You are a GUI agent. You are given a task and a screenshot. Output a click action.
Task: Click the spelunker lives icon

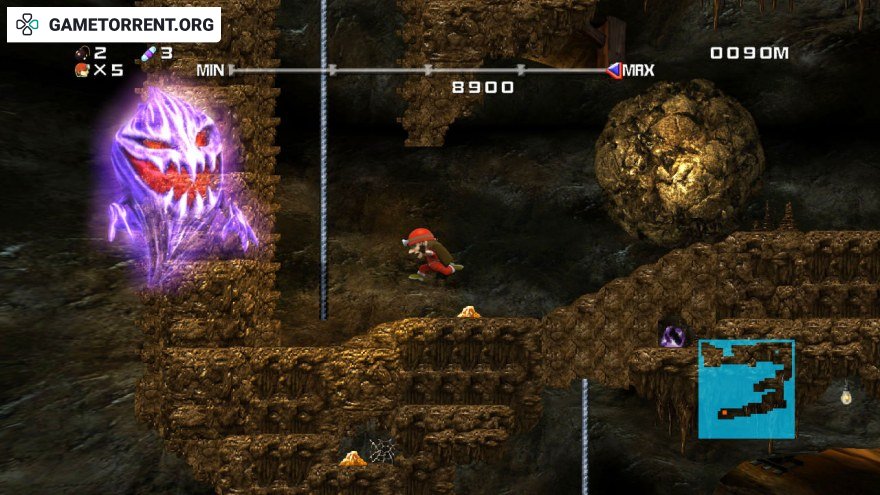[x=81, y=70]
